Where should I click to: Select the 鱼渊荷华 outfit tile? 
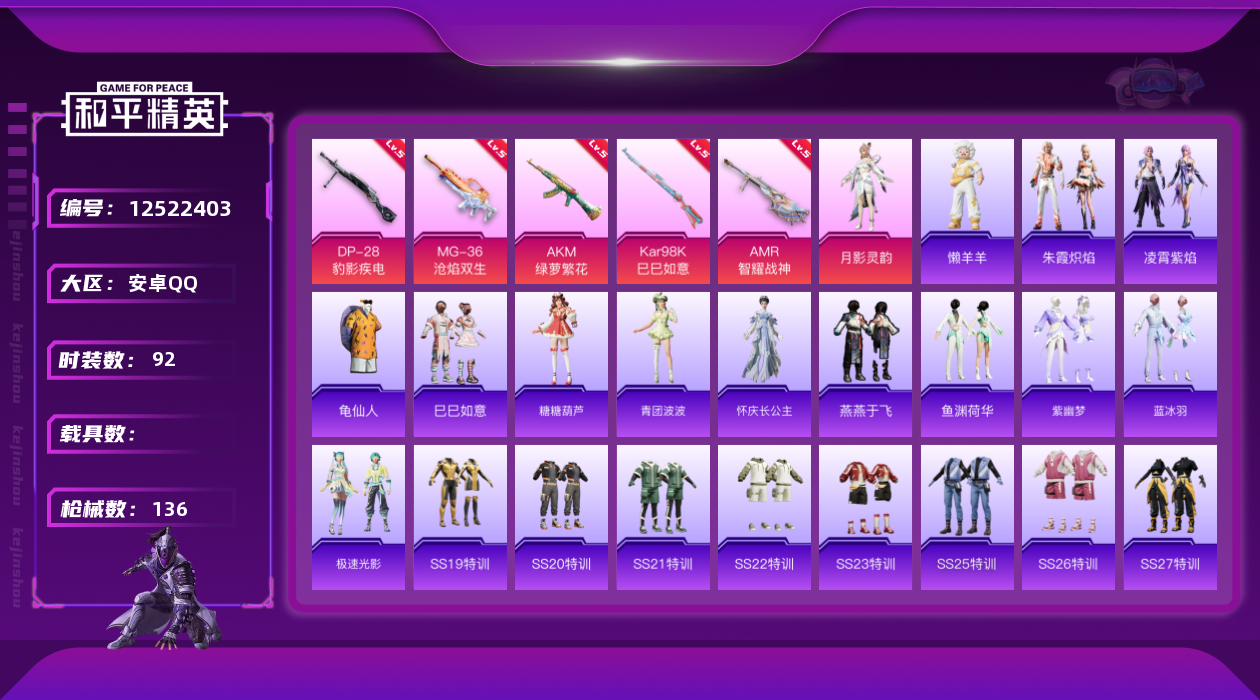coord(967,364)
